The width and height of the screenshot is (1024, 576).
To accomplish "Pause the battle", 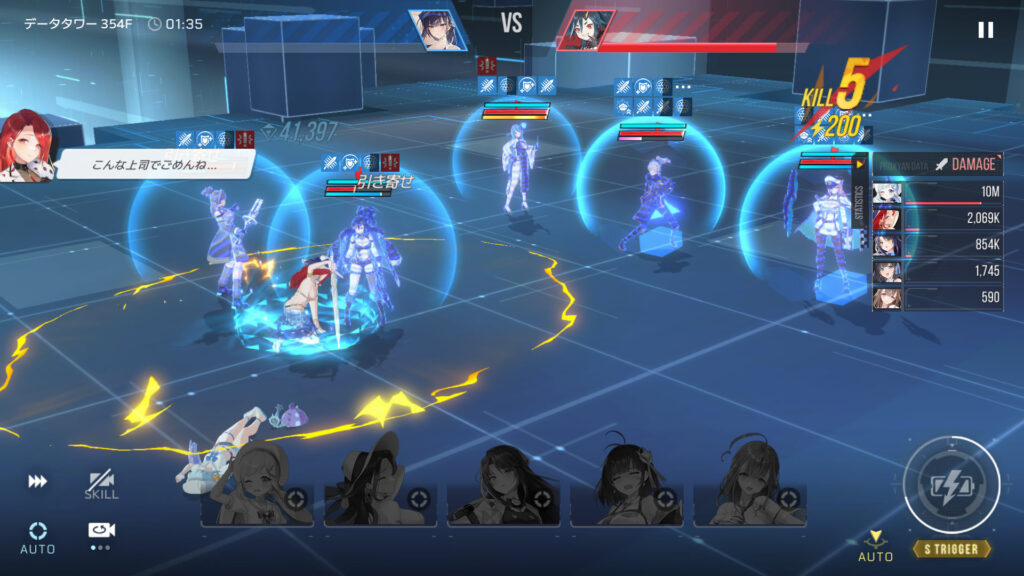I will point(985,30).
